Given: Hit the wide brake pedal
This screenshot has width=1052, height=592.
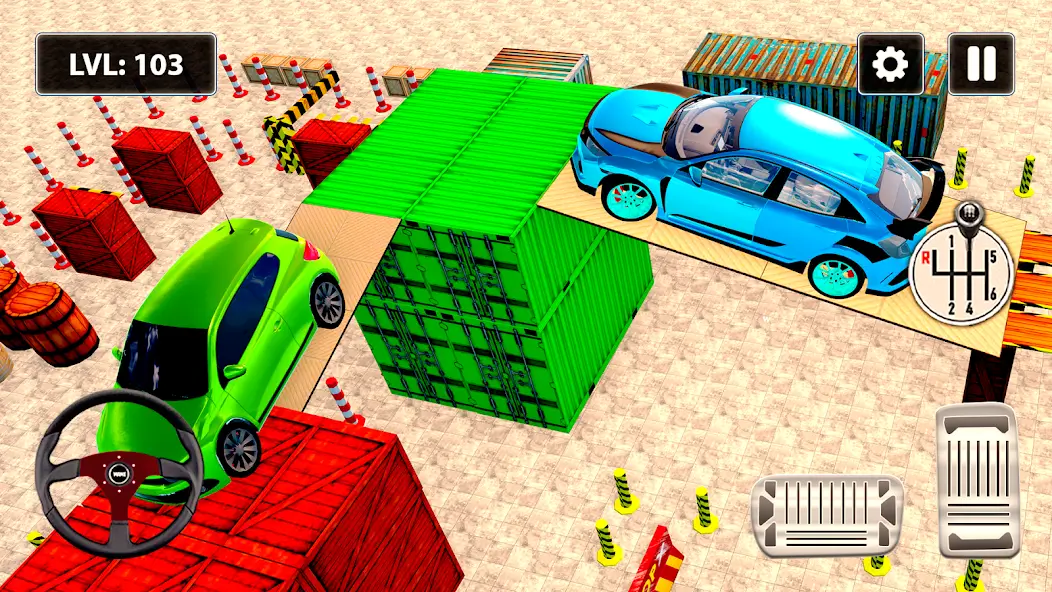Looking at the screenshot, I should (827, 515).
